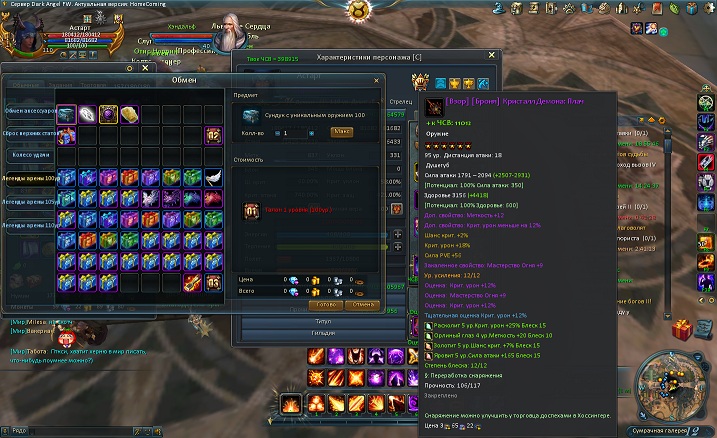Open the Обмен аксессуаров category
The image size is (717, 438).
(28, 110)
